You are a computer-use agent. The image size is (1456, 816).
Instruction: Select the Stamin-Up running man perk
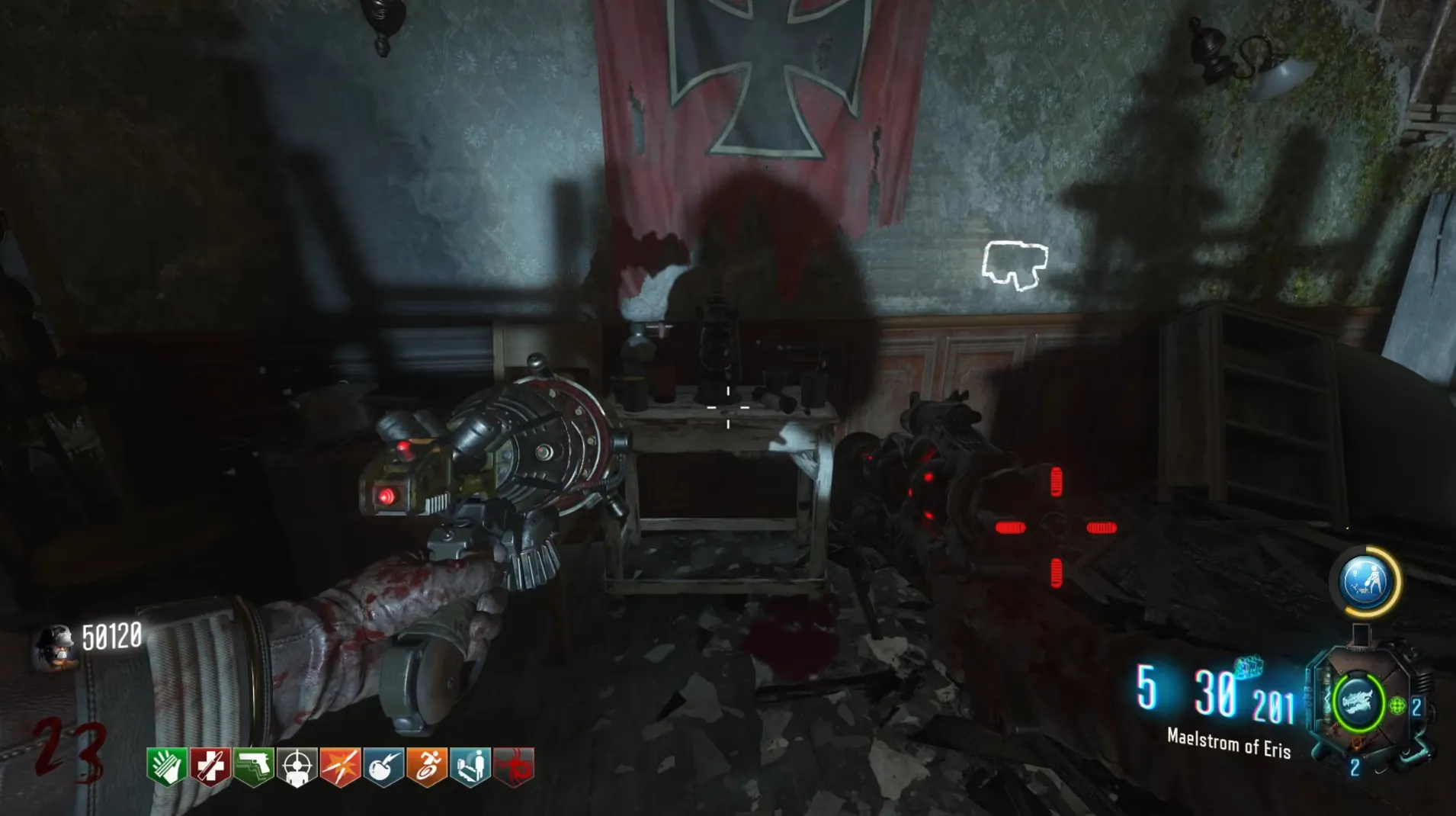tap(428, 766)
